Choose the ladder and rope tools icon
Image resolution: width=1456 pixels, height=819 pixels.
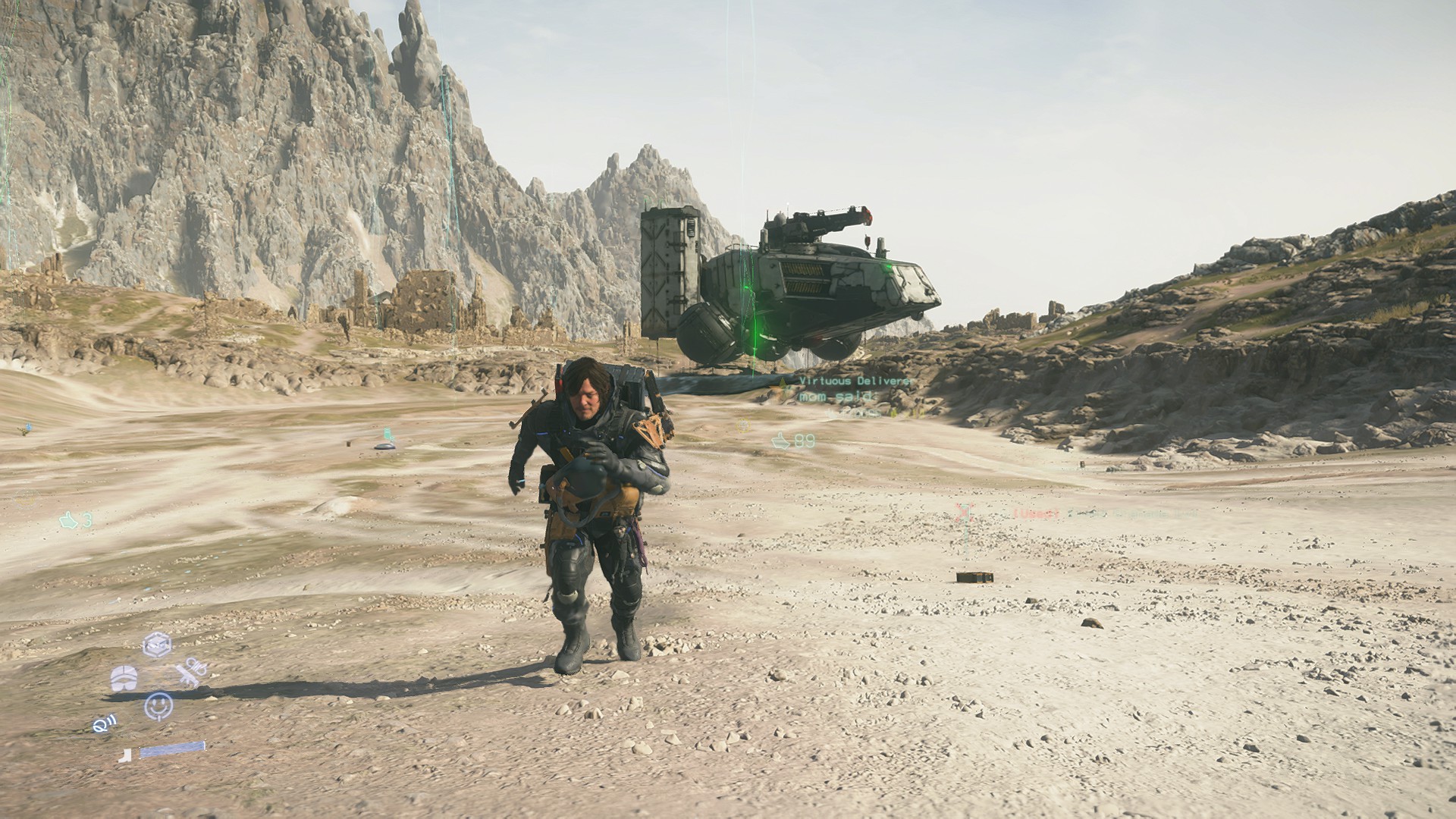191,673
